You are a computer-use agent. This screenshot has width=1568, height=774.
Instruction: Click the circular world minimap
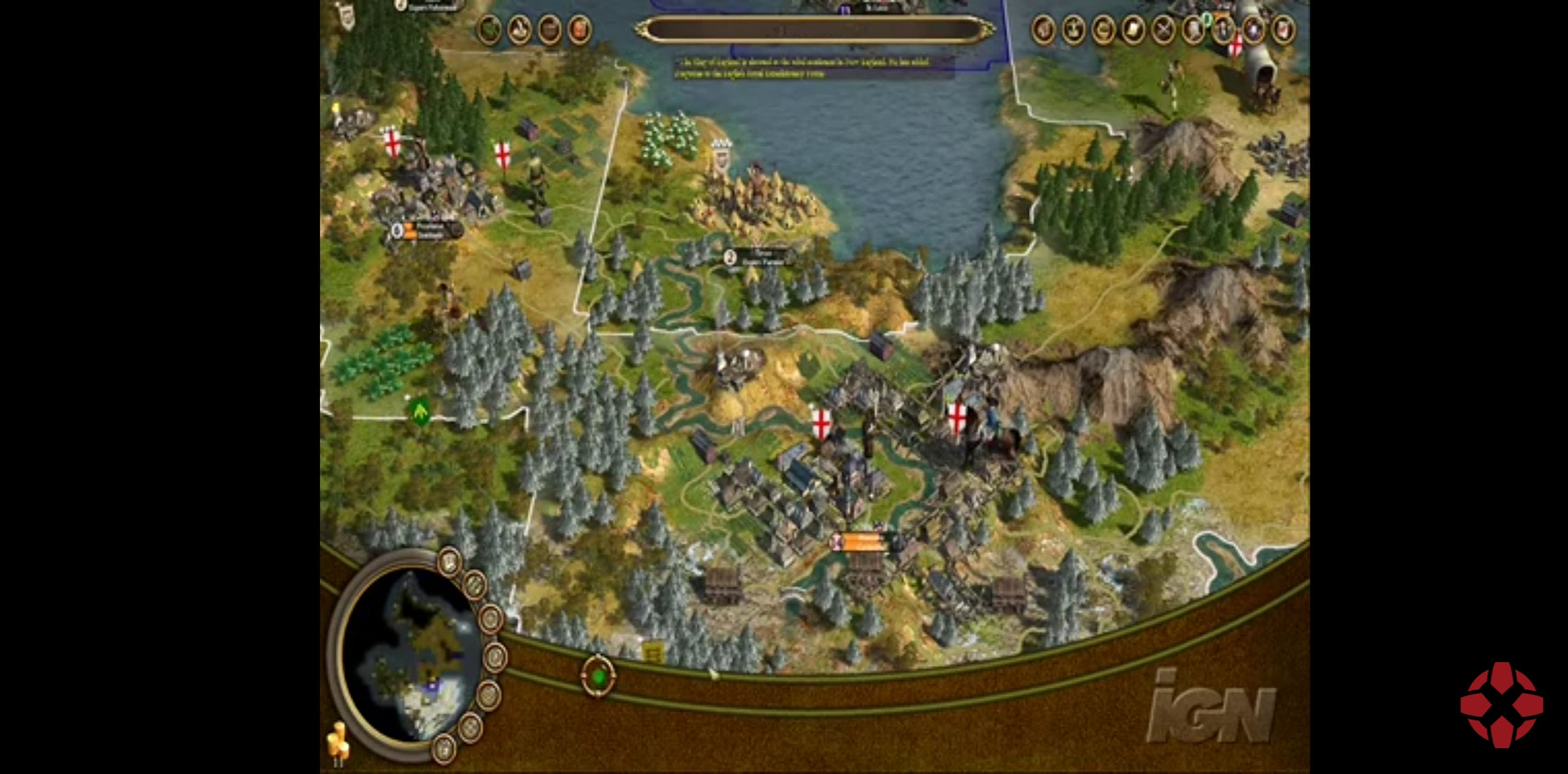pos(407,653)
